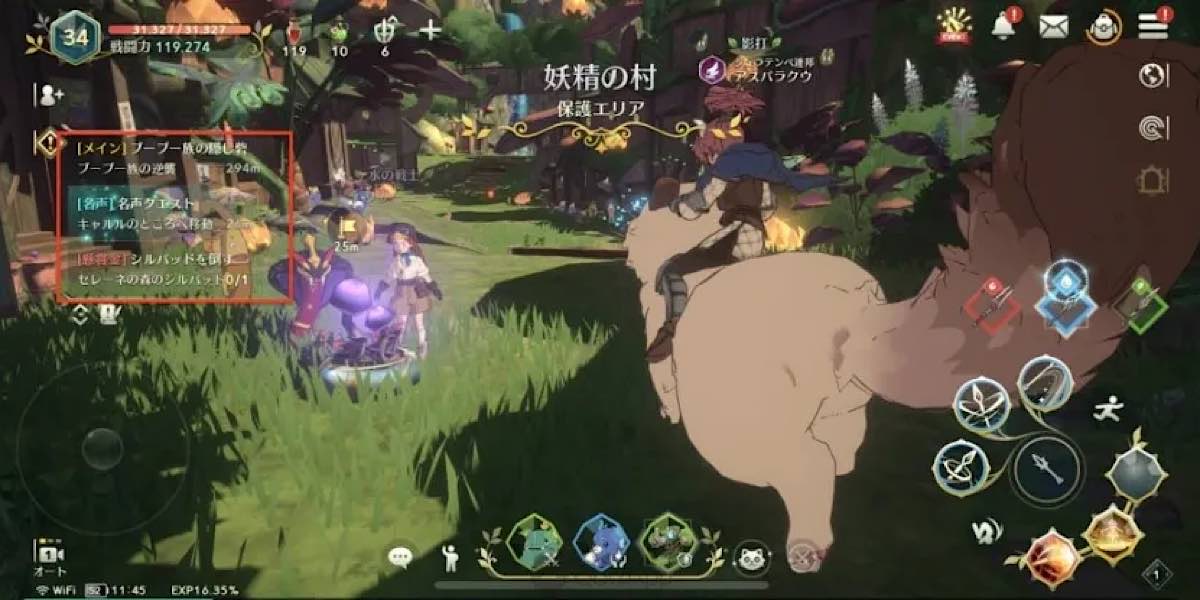1200x600 pixels.
Task: Open the backpack inventory
Action: point(1105,26)
